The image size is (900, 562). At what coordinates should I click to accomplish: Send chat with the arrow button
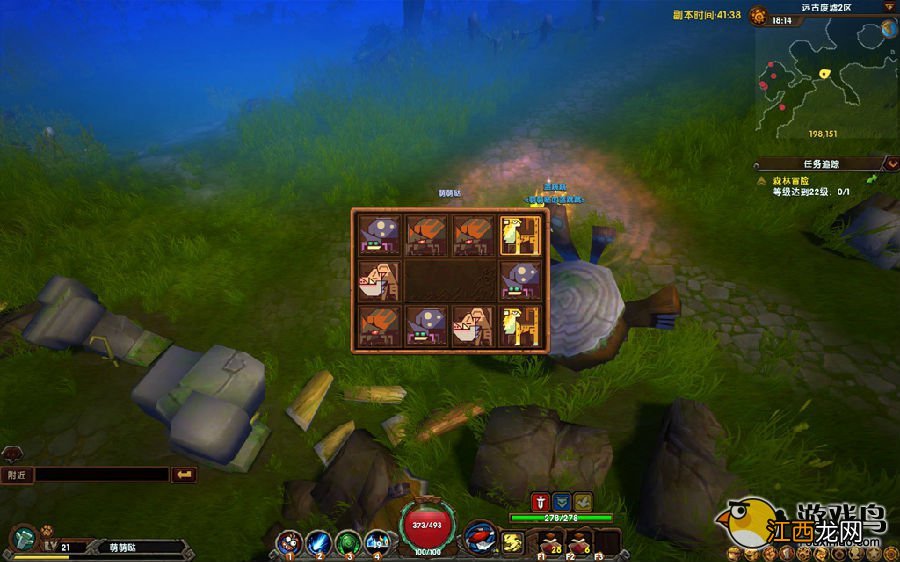click(183, 475)
